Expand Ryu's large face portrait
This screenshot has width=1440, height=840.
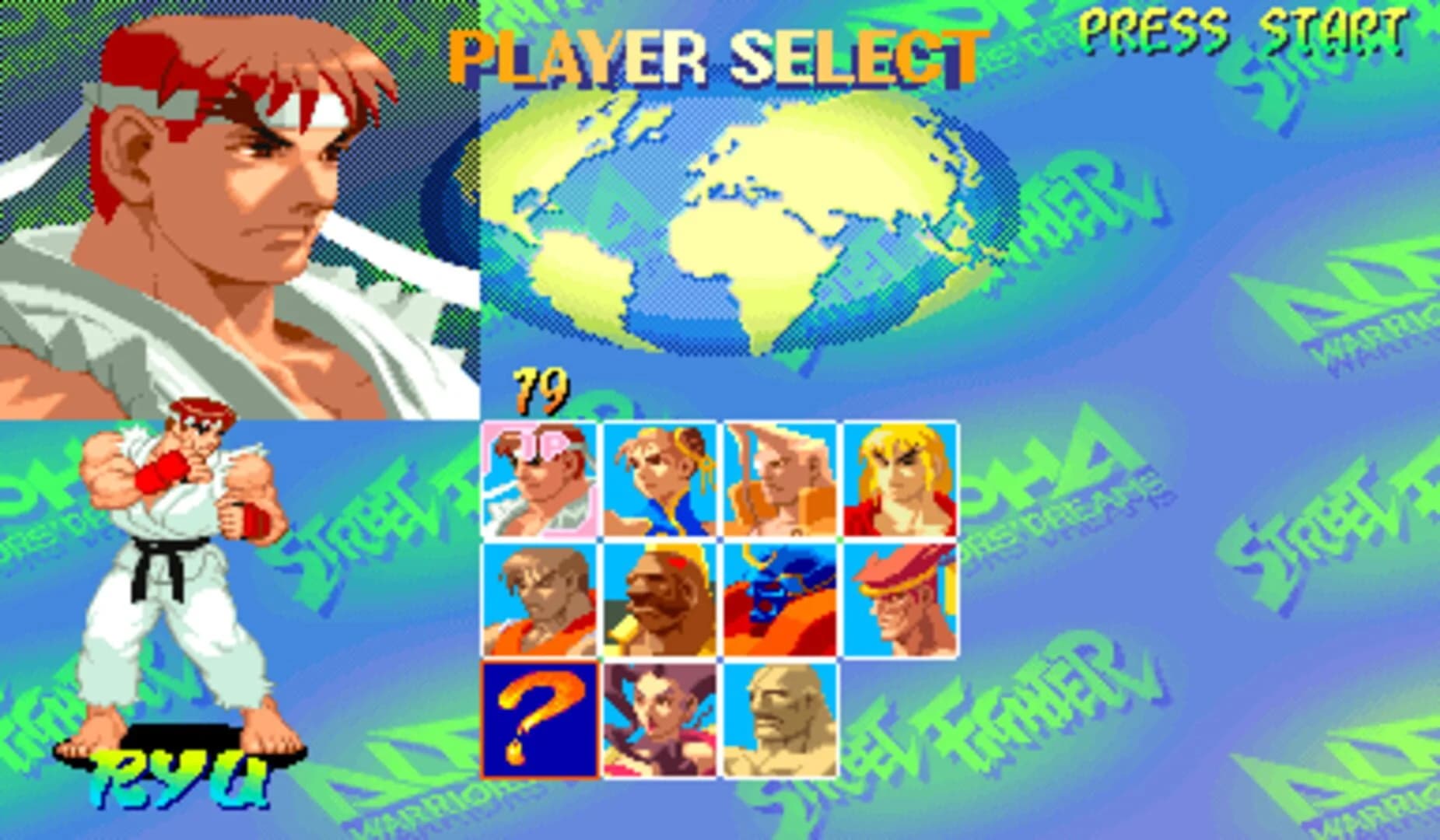(x=233, y=202)
